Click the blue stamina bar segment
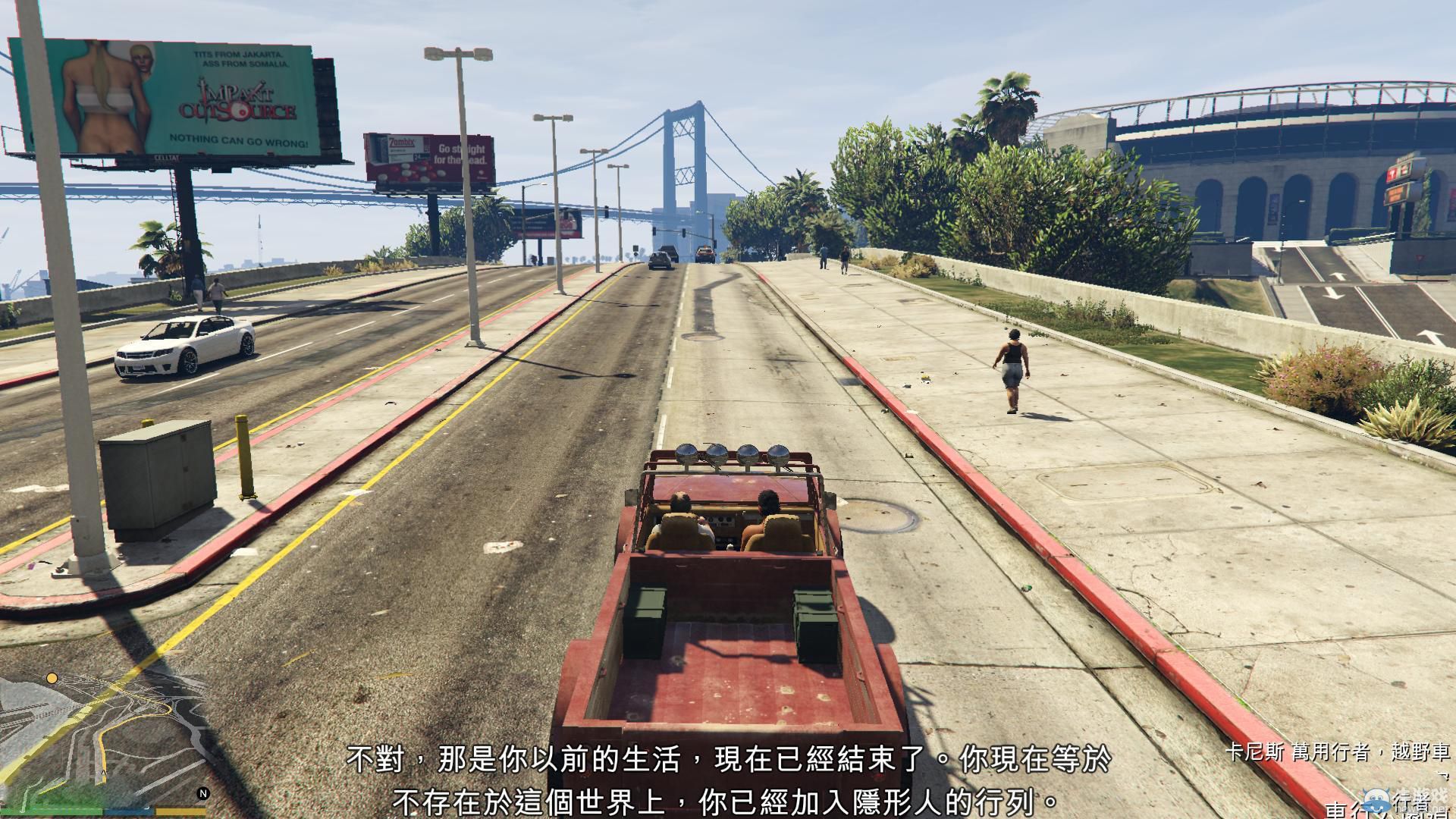This screenshot has width=1456, height=819. [x=130, y=813]
